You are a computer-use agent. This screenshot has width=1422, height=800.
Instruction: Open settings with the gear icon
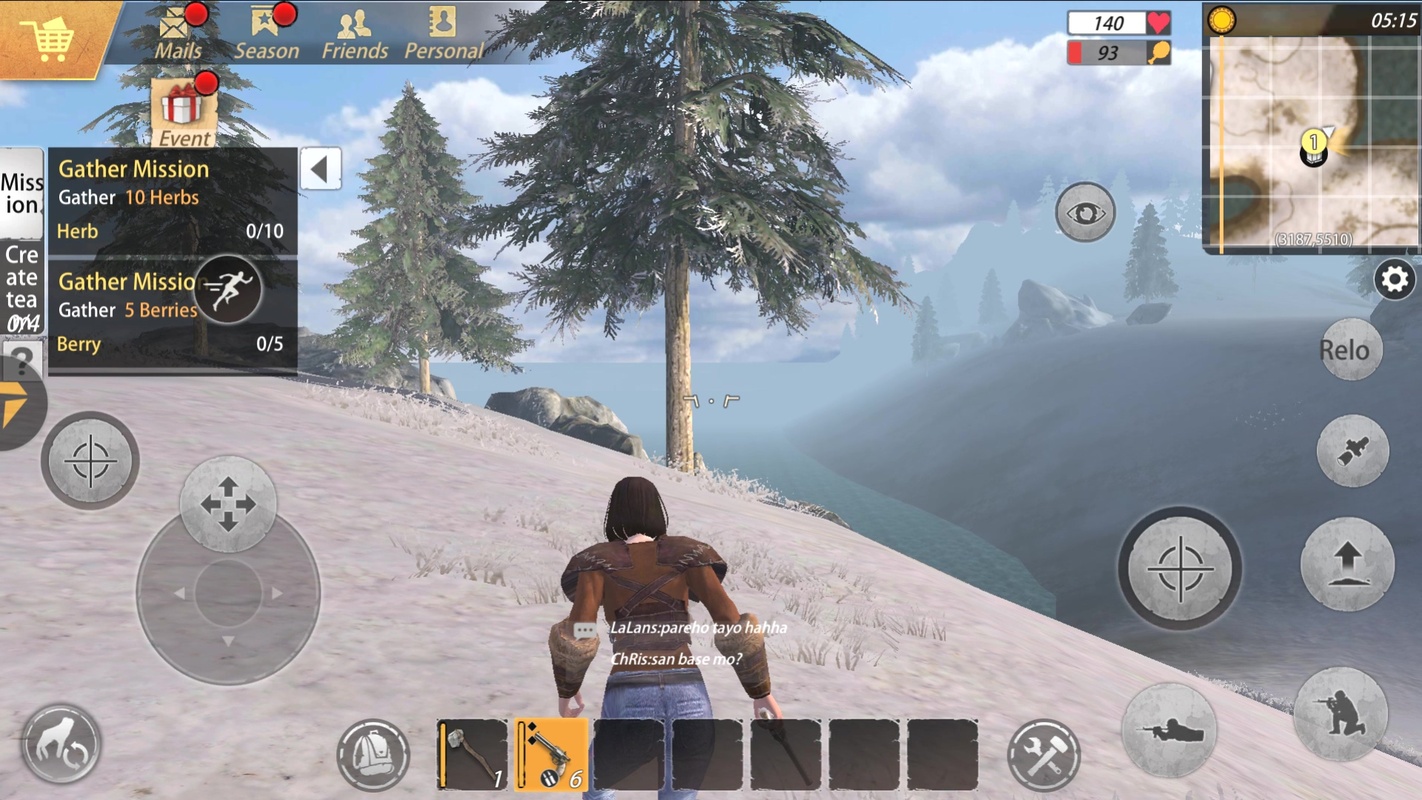point(1394,280)
